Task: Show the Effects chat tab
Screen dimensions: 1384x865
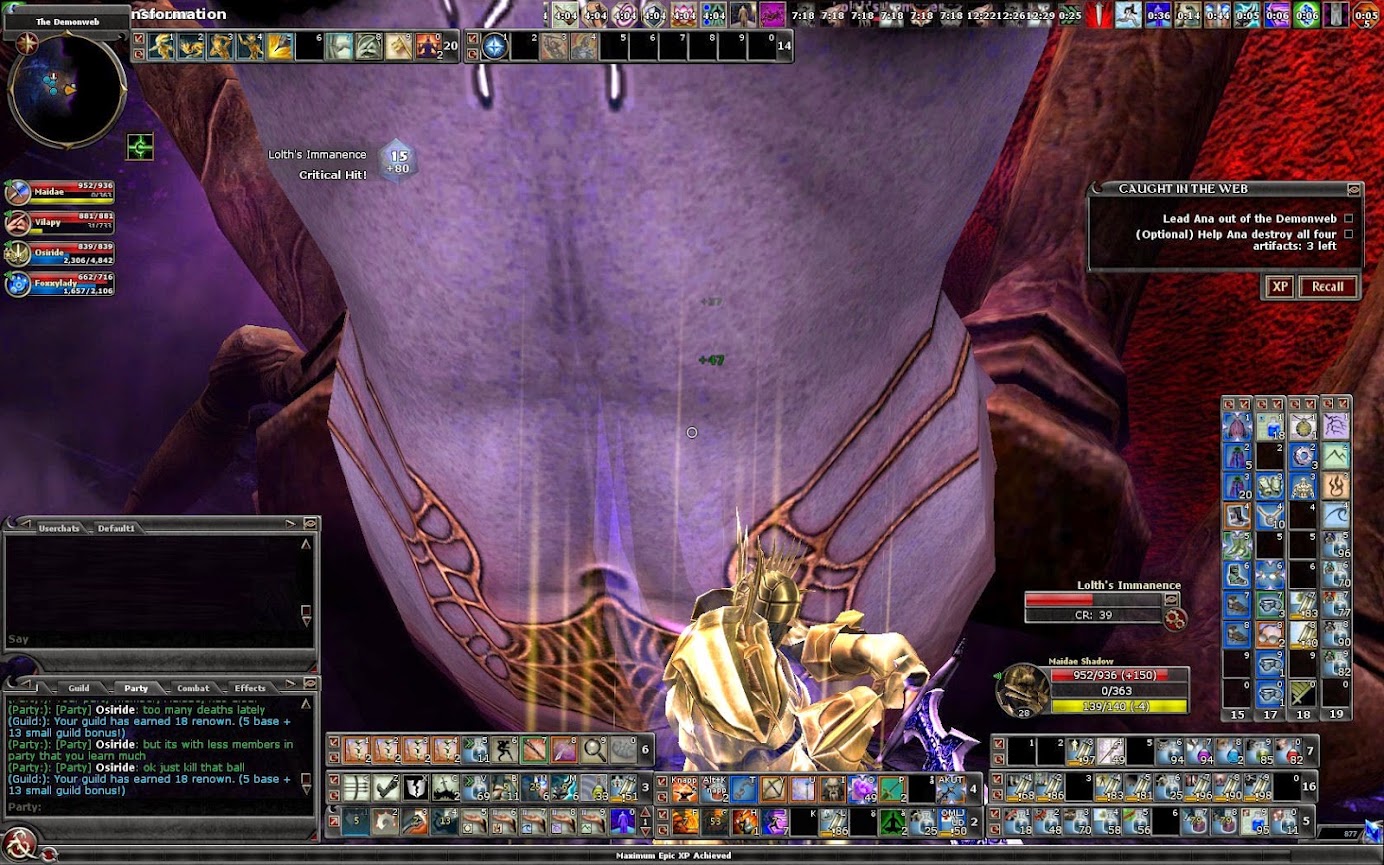Action: (250, 688)
